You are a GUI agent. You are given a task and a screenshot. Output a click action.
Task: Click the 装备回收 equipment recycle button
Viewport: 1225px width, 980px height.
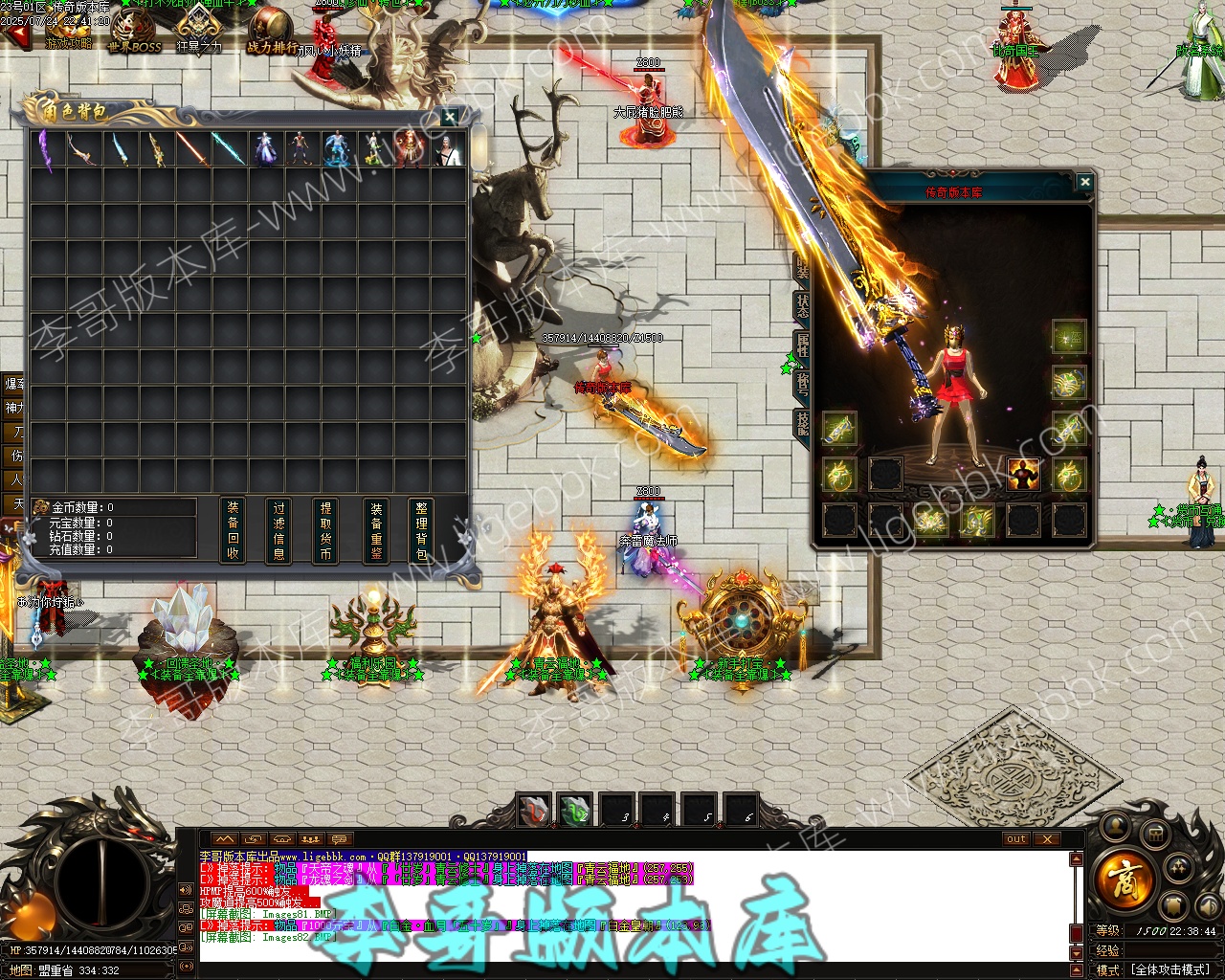(233, 530)
